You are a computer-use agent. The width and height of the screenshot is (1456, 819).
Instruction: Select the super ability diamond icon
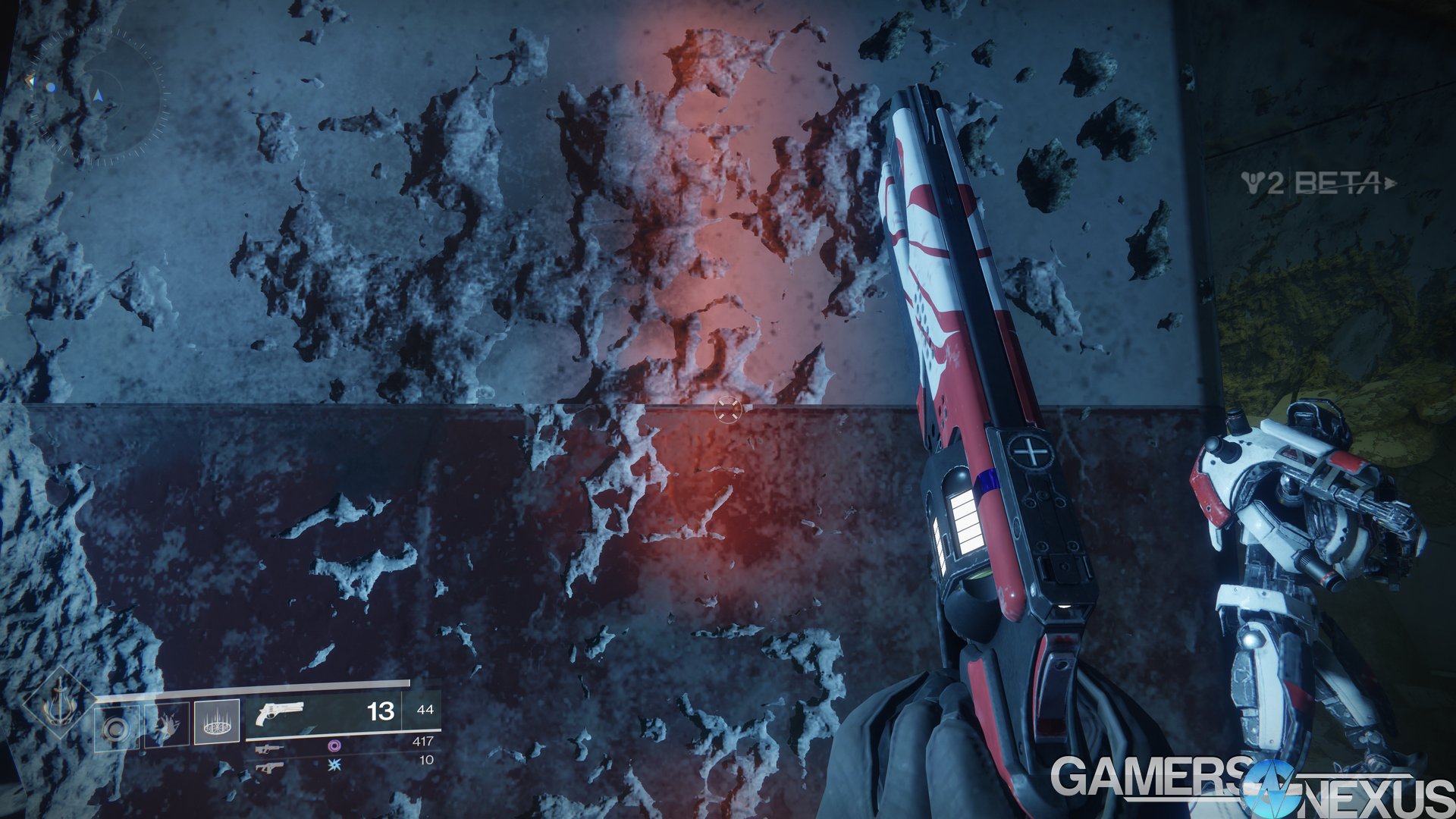[x=59, y=707]
